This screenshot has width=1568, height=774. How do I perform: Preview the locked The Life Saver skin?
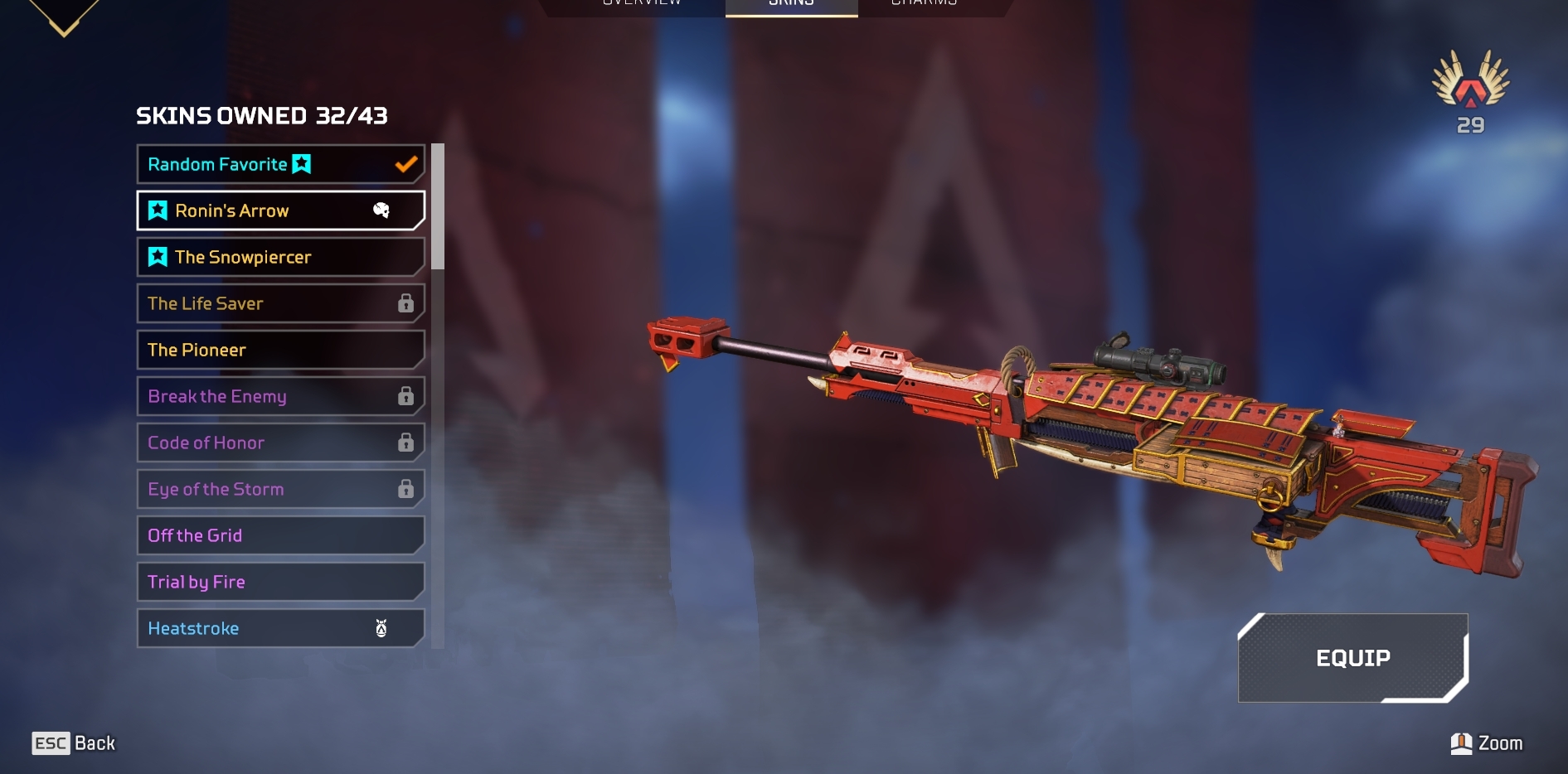click(x=280, y=303)
